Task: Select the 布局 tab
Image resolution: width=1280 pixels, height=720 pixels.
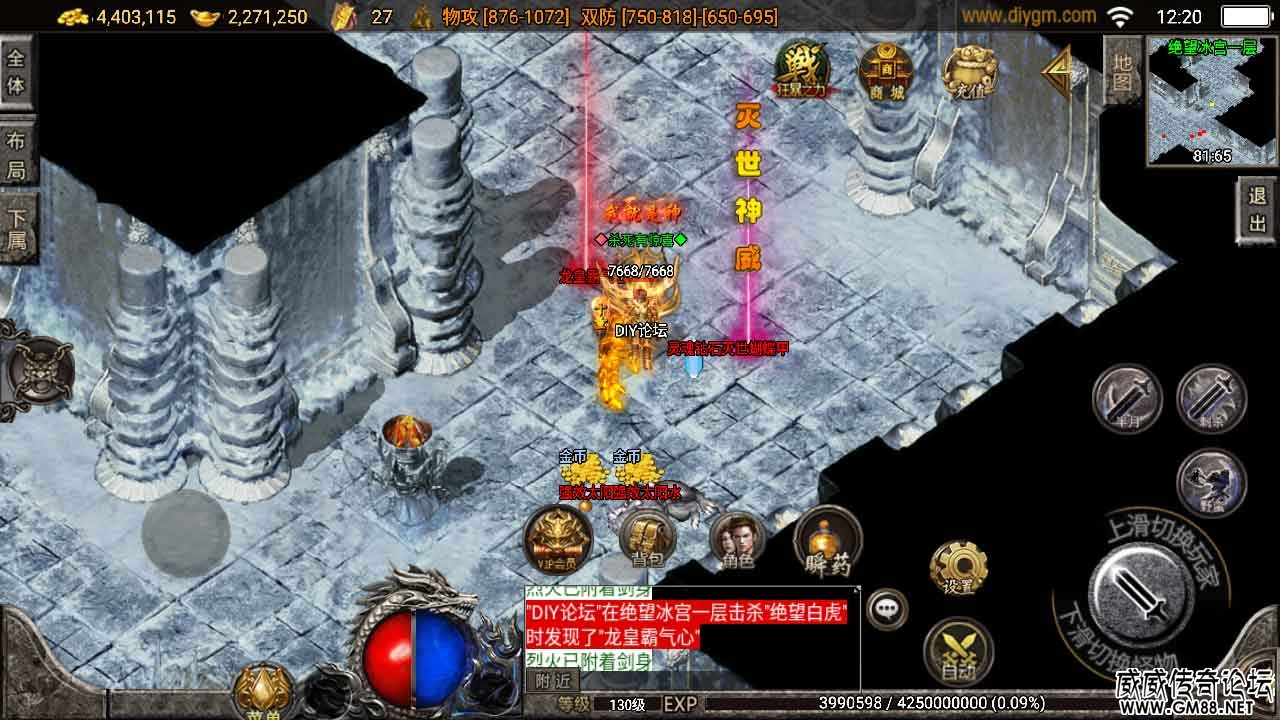Action: click(16, 155)
